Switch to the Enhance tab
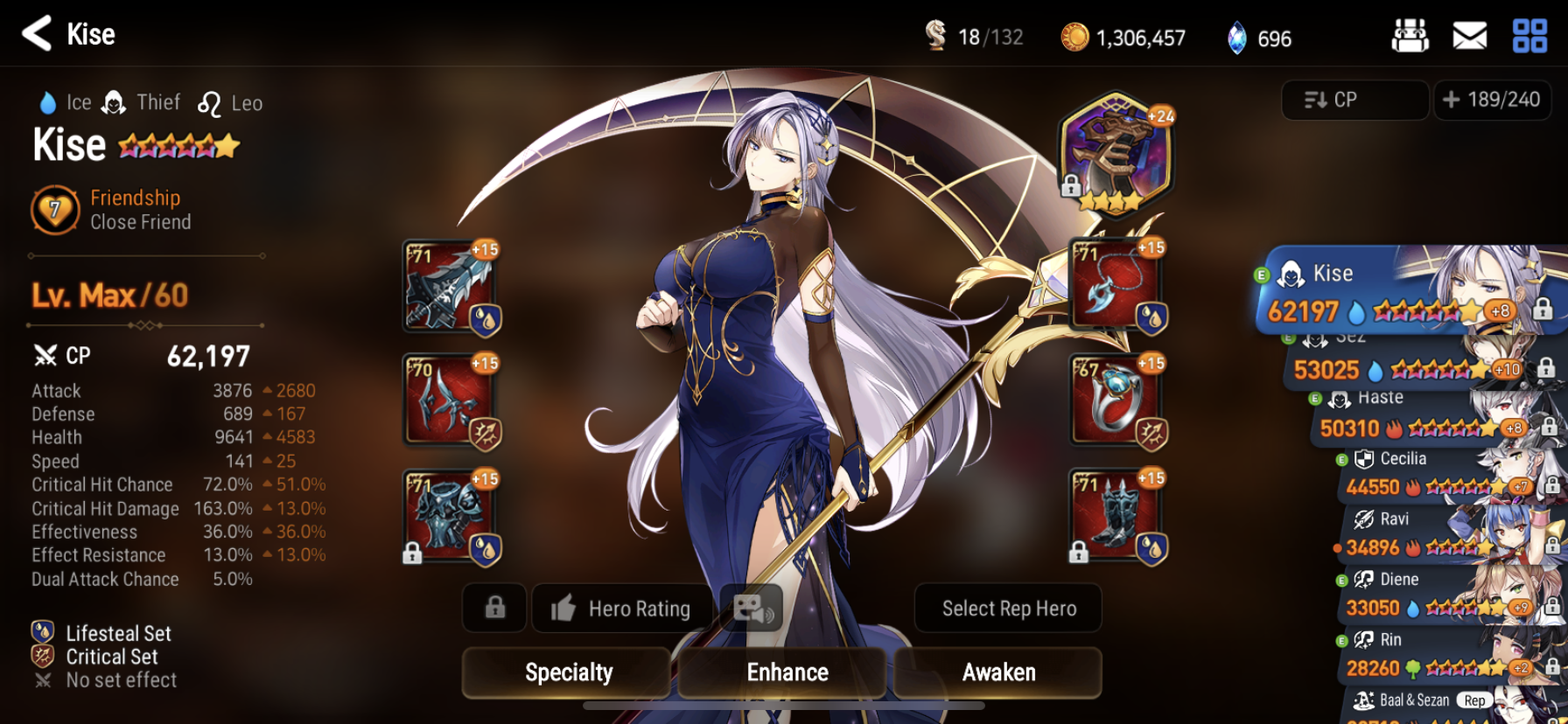Screen dimensions: 1568x724 pyautogui.click(x=786, y=672)
